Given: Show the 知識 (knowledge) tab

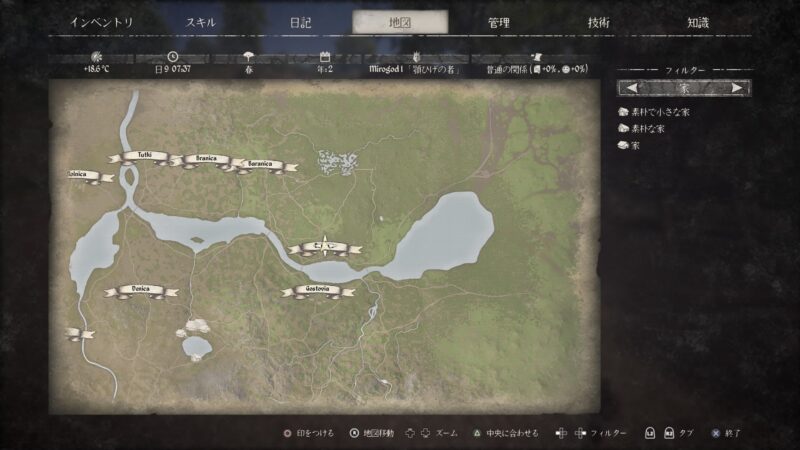Looking at the screenshot, I should [x=698, y=22].
